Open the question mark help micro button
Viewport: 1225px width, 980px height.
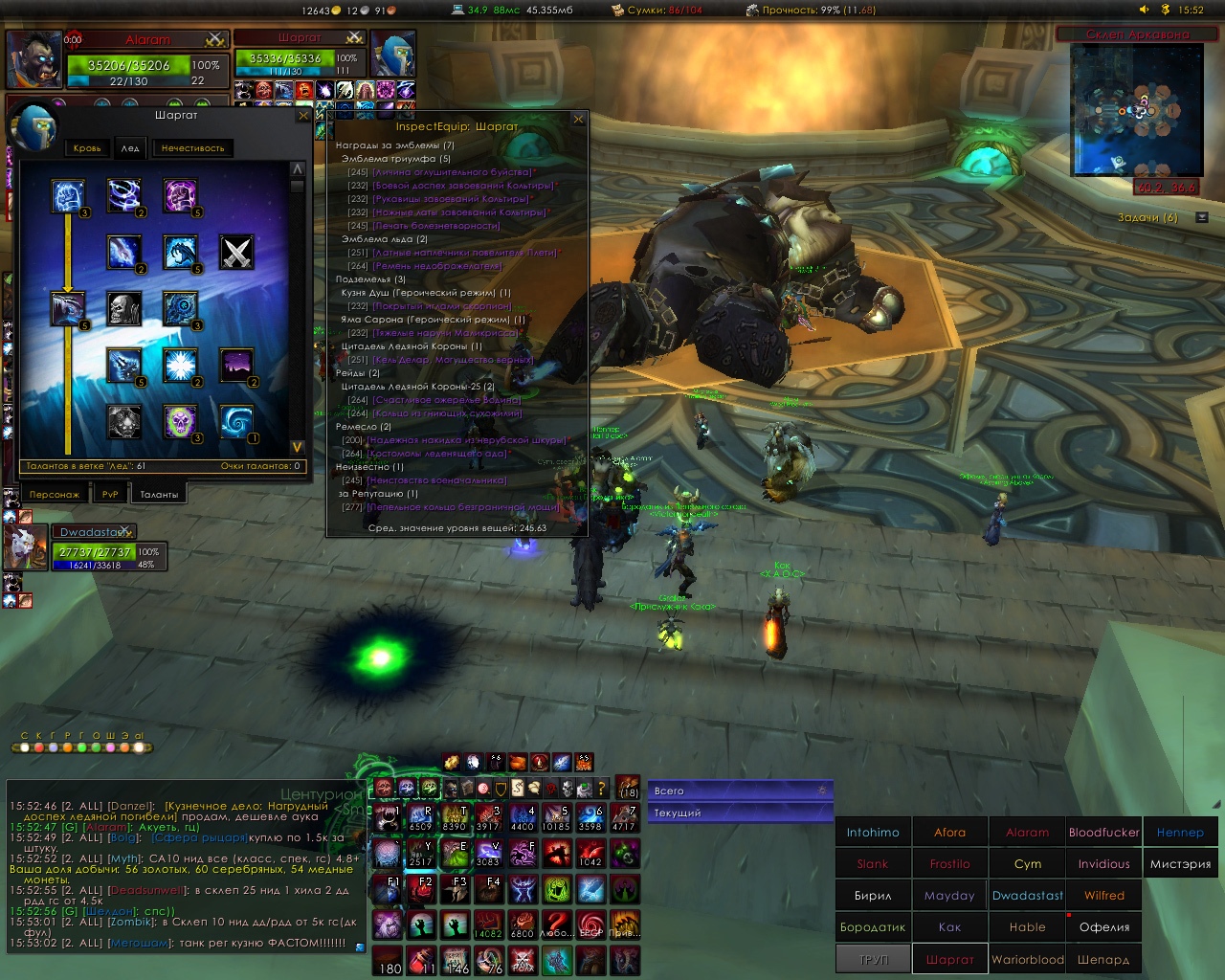[x=601, y=789]
